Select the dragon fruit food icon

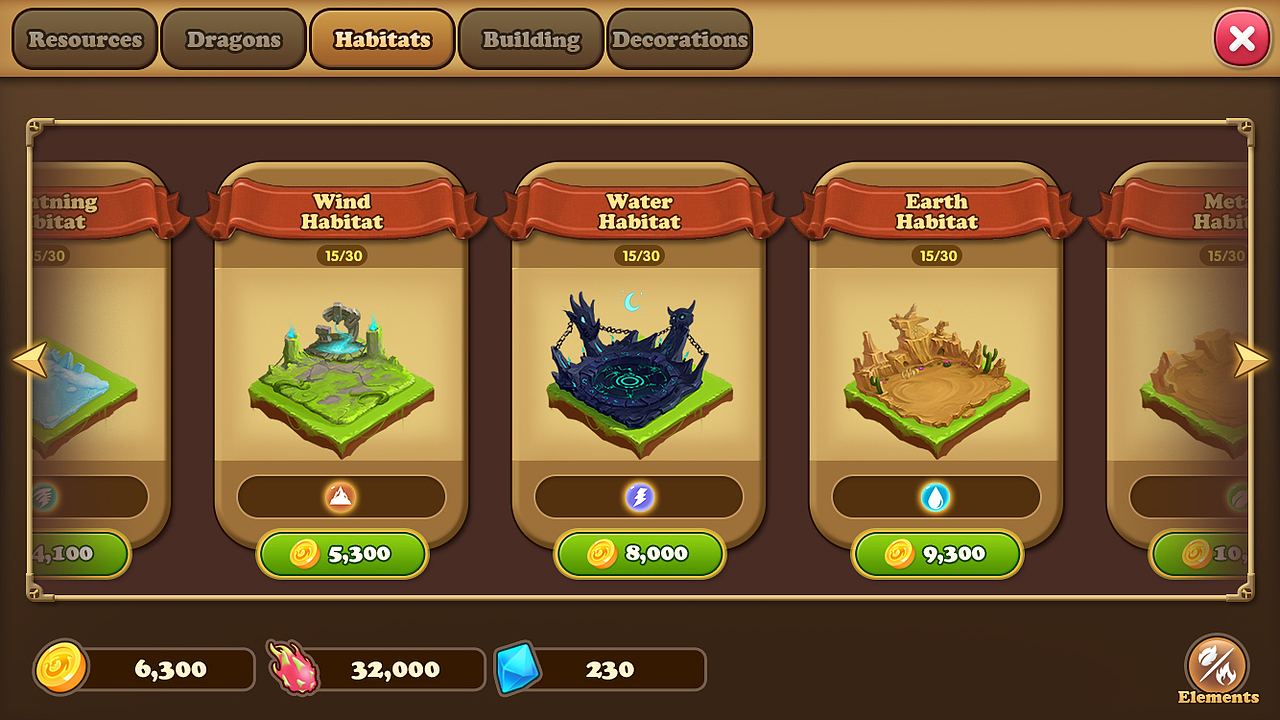(291, 668)
